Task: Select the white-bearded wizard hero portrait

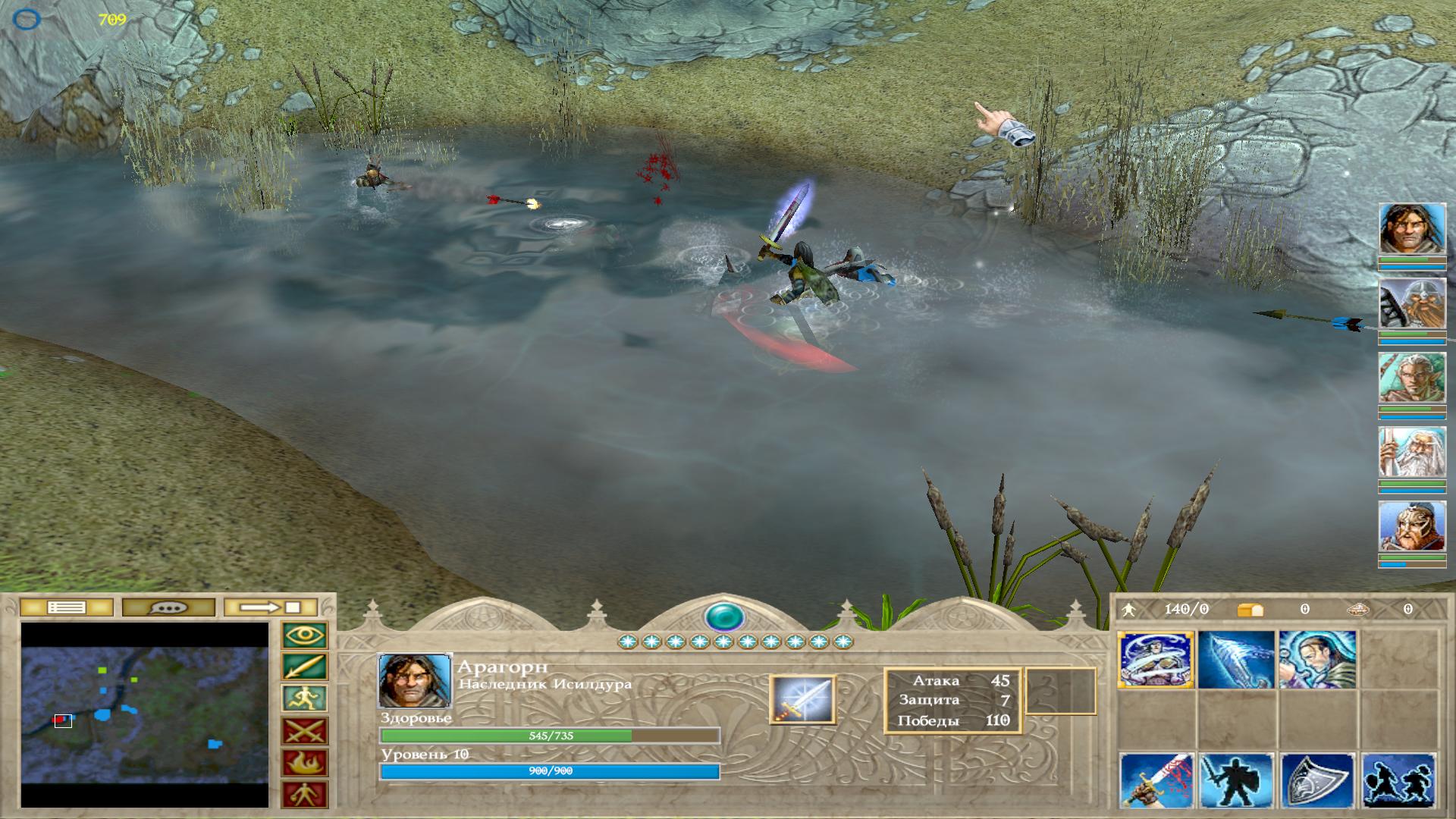Action: tap(1411, 452)
